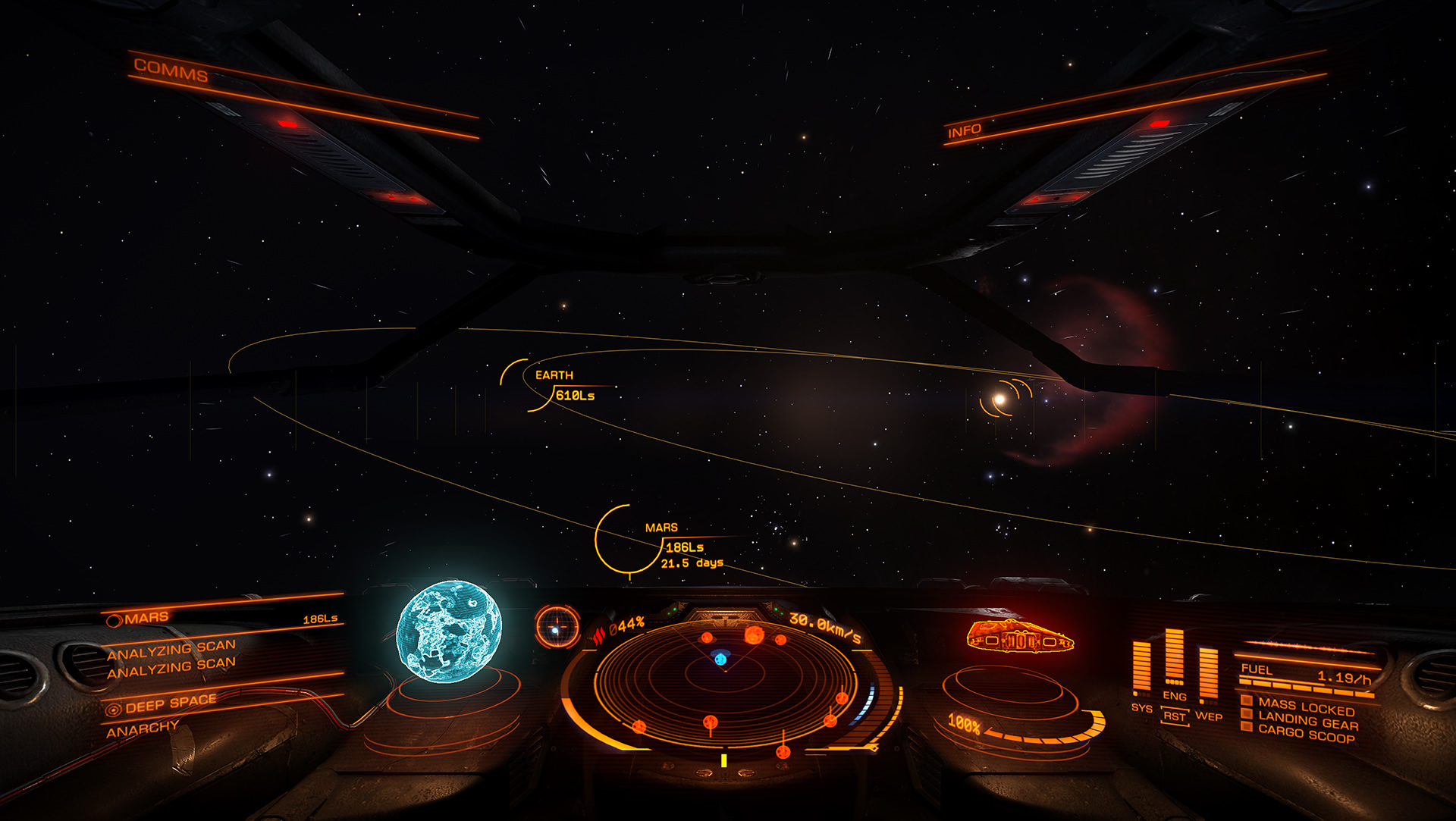Select the MARS target marker
Screen dimensions: 1456x821
661,528
